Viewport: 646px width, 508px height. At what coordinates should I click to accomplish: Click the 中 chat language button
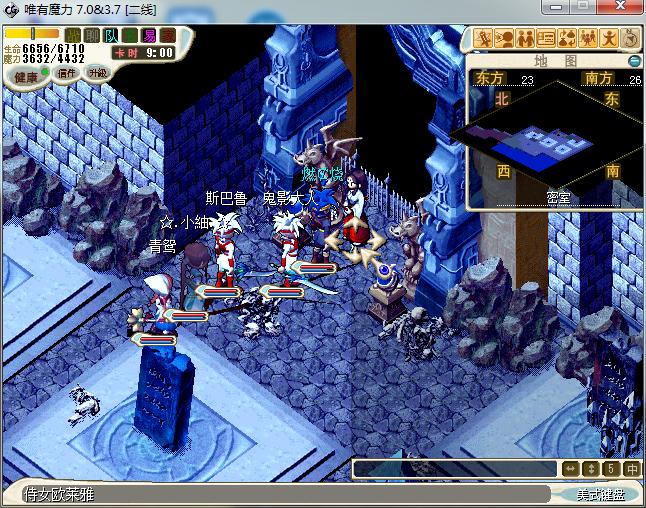coord(631,468)
